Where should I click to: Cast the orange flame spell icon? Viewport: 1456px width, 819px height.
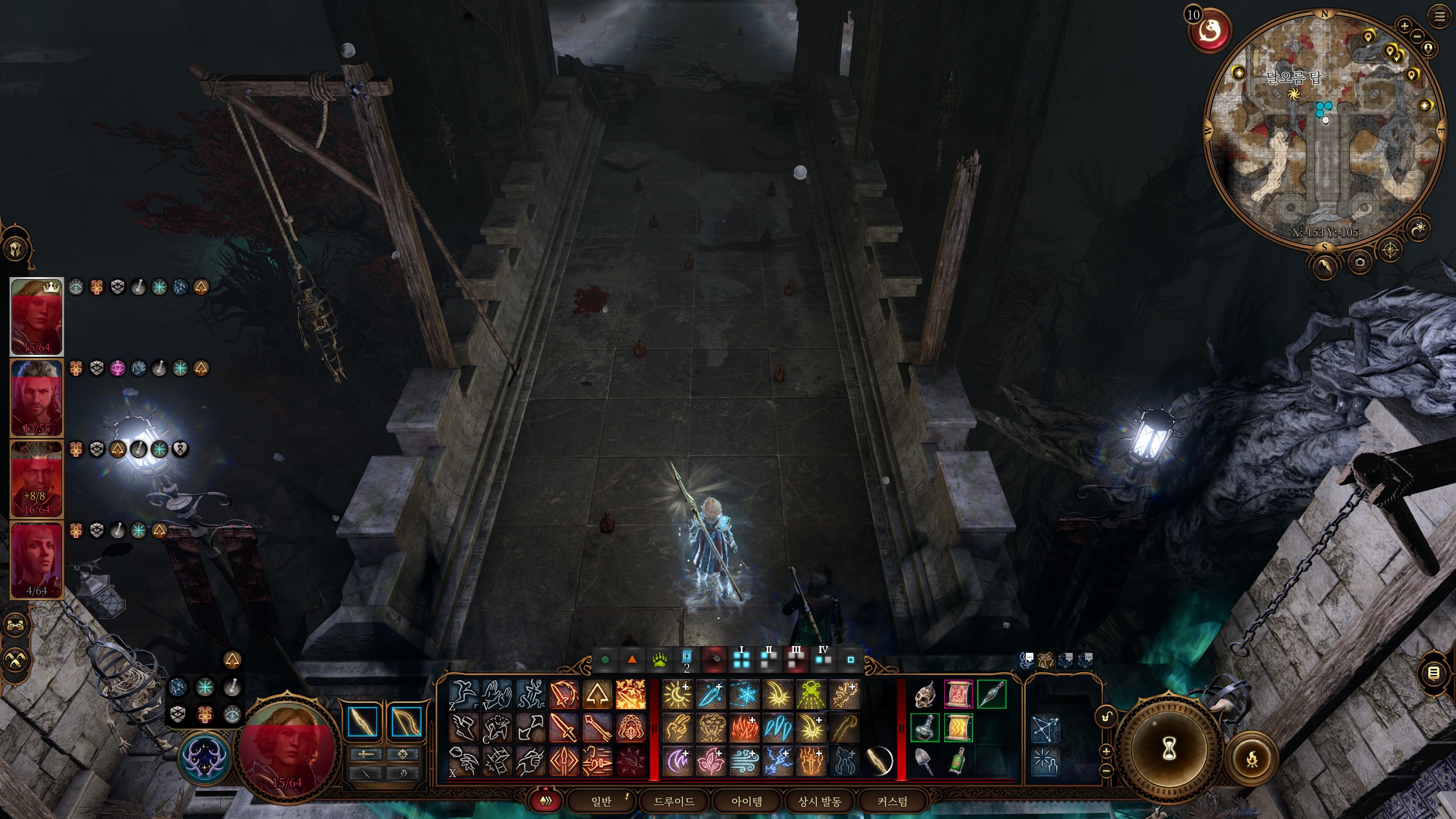744,728
